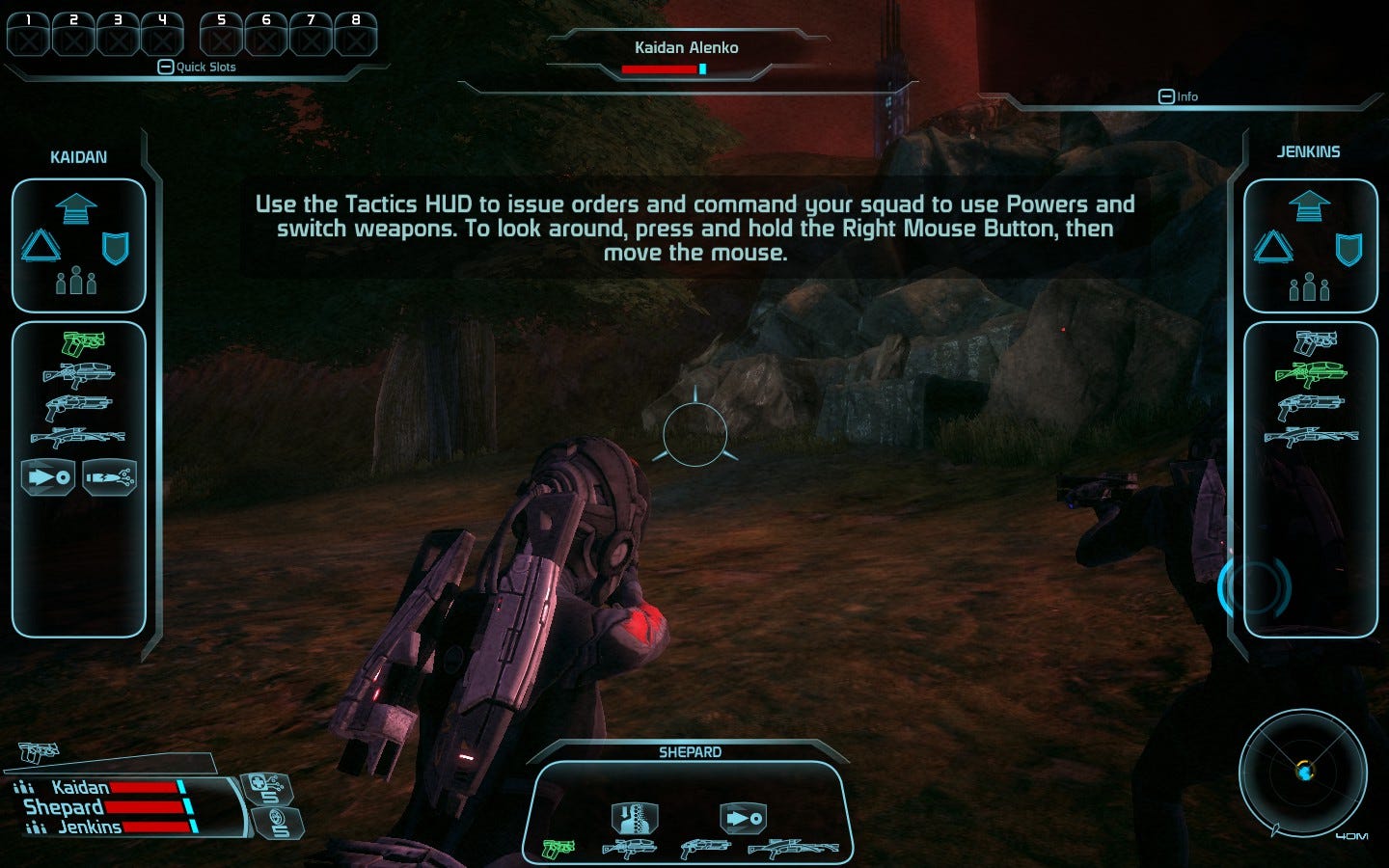Equip Kaidan's sniper rifle
The image size is (1389, 868).
[x=77, y=439]
